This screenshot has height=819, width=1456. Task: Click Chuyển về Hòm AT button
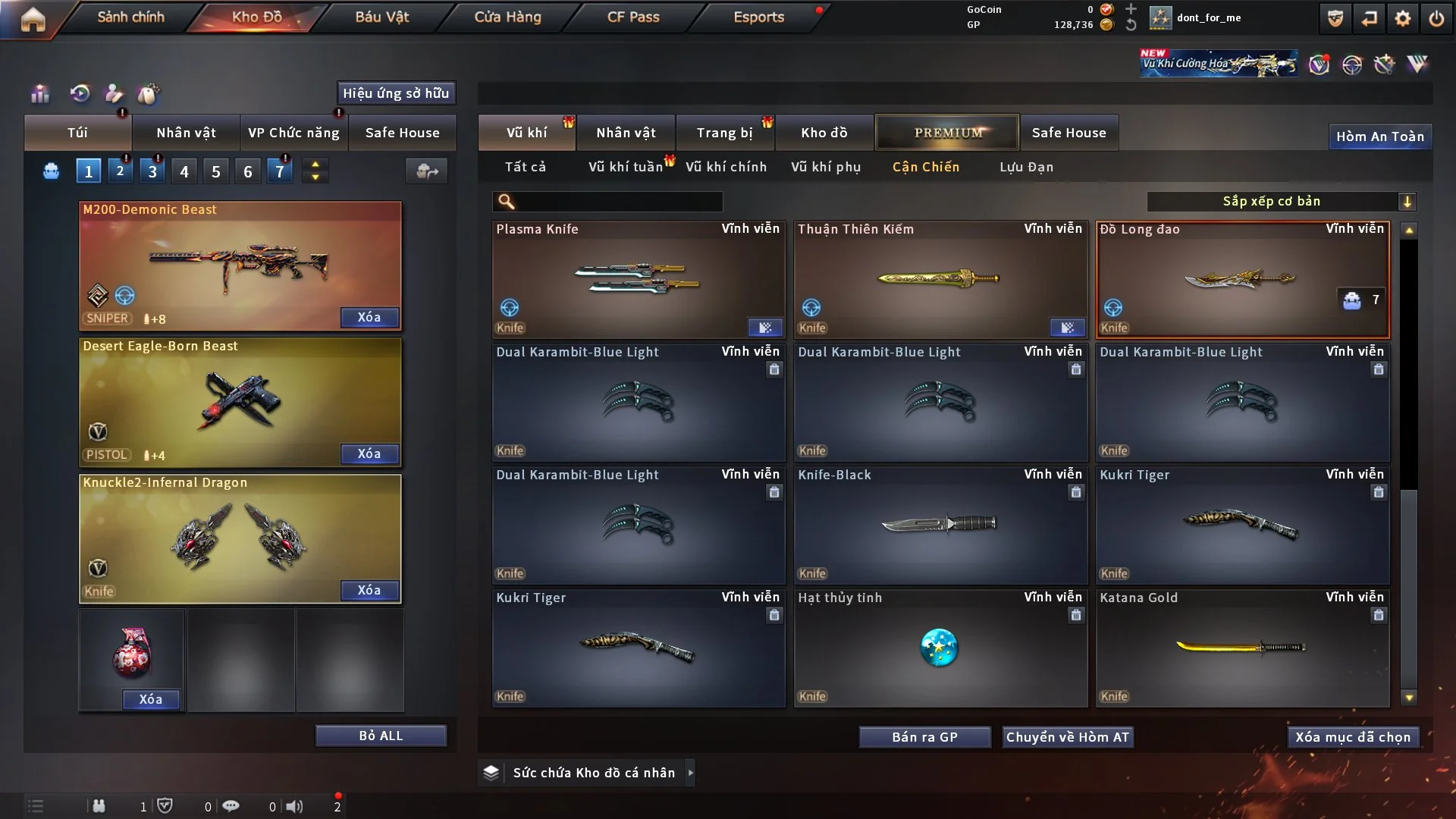(x=1067, y=737)
